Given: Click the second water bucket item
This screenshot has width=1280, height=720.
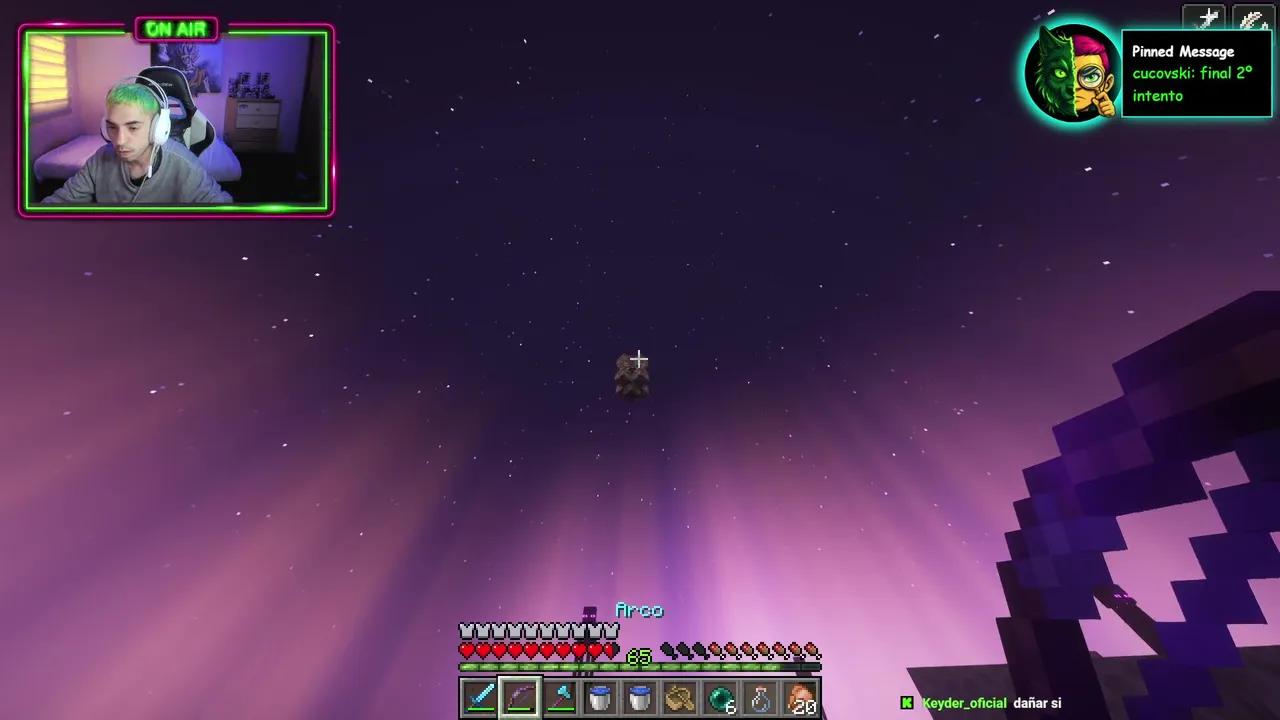Looking at the screenshot, I should point(640,698).
